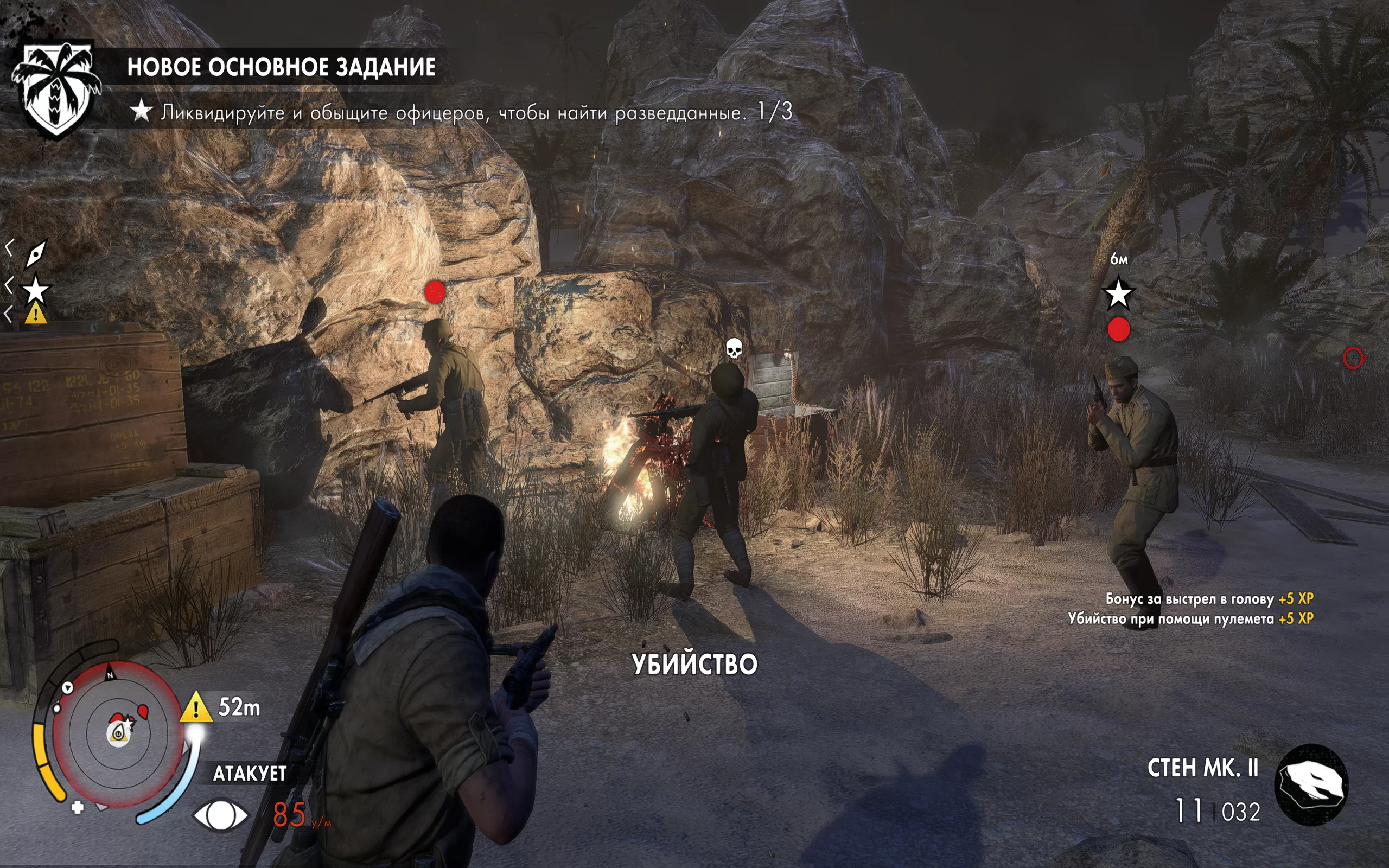
Task: Select the СТЕН МК. II weapon label
Action: pyautogui.click(x=1202, y=769)
